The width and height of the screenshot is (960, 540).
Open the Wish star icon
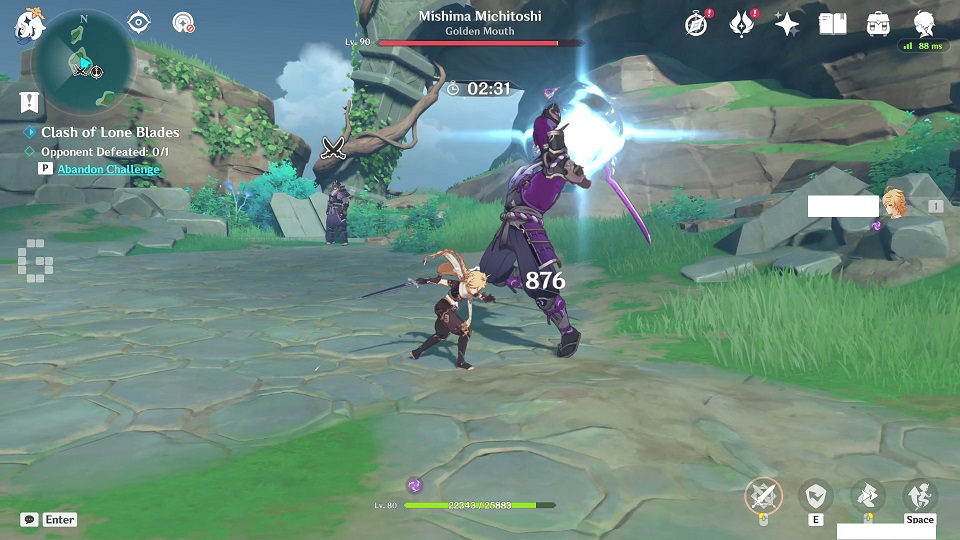coord(787,24)
